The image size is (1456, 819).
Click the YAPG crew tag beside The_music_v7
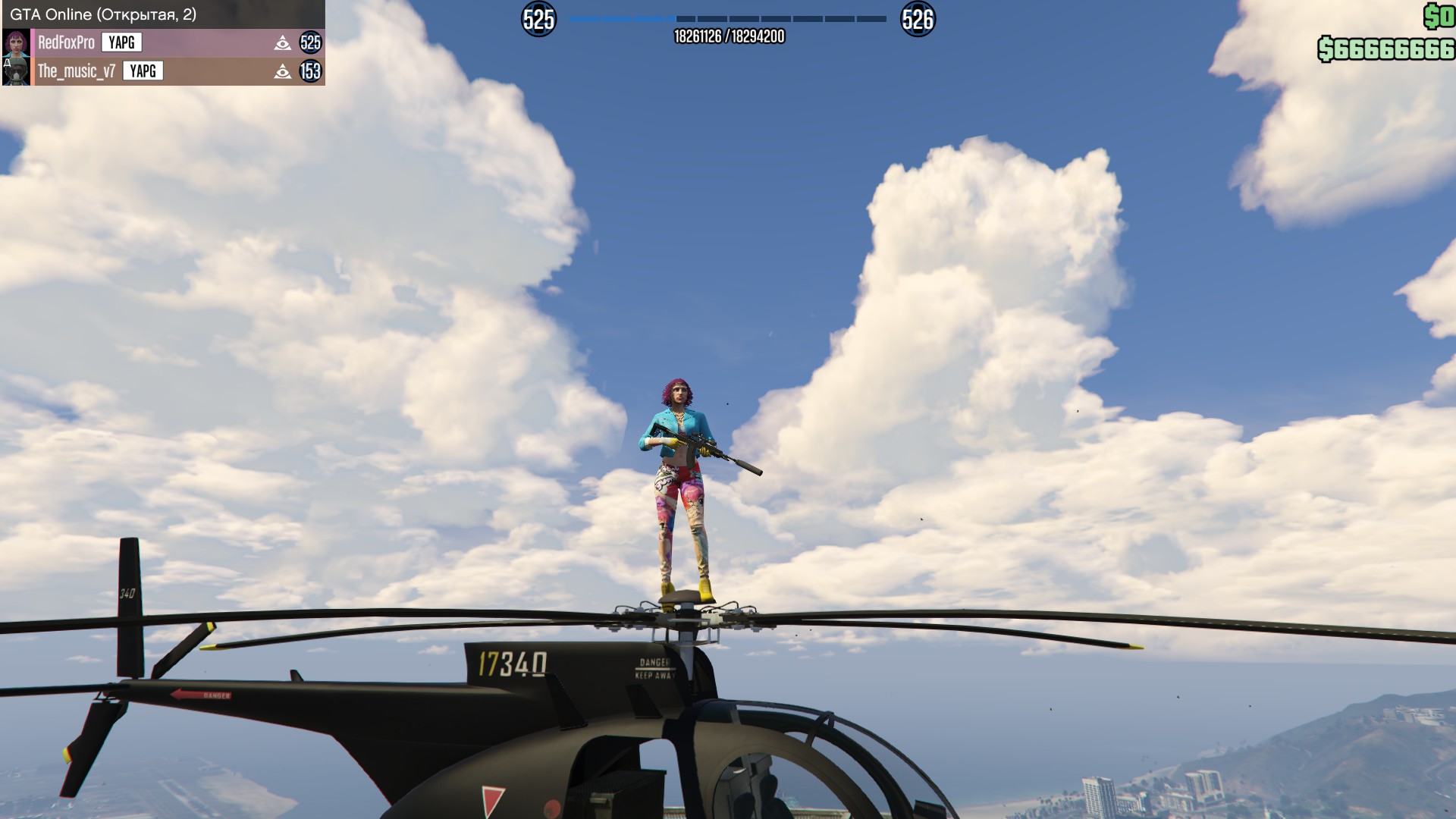coord(143,71)
